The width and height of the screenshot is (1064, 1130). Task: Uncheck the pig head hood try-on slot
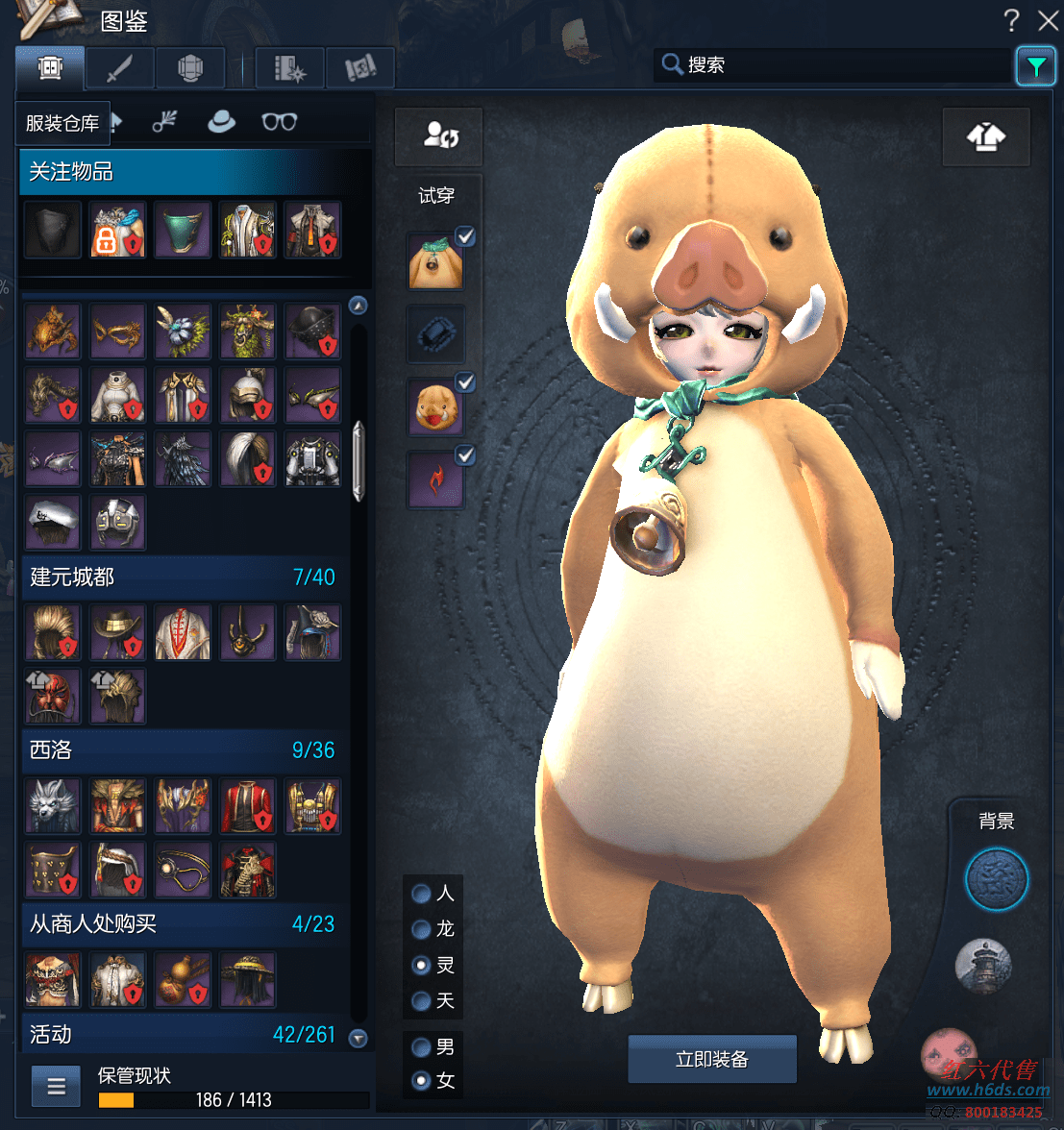pyautogui.click(x=465, y=382)
